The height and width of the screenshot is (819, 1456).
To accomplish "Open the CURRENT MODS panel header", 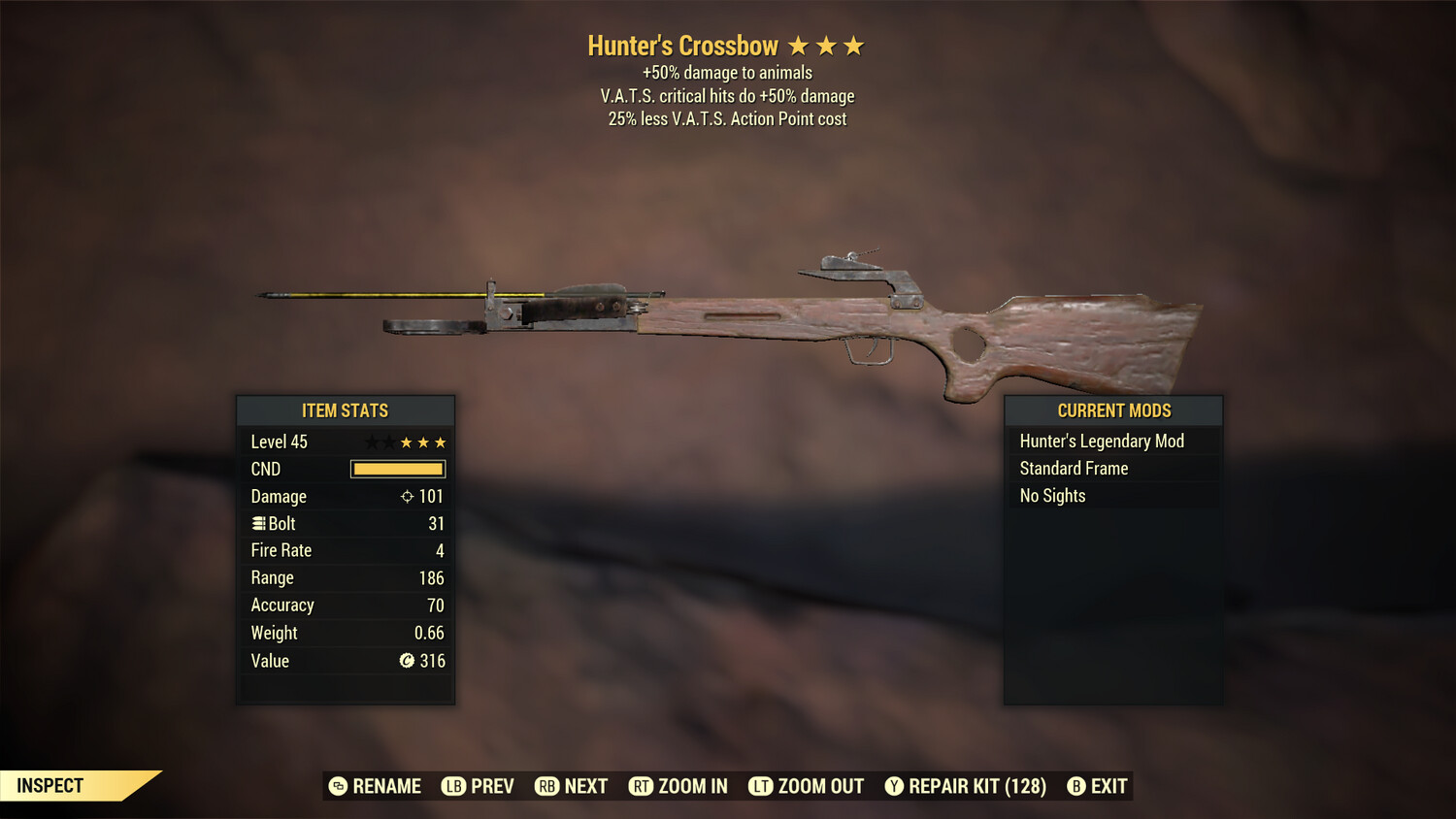I will click(x=1113, y=410).
